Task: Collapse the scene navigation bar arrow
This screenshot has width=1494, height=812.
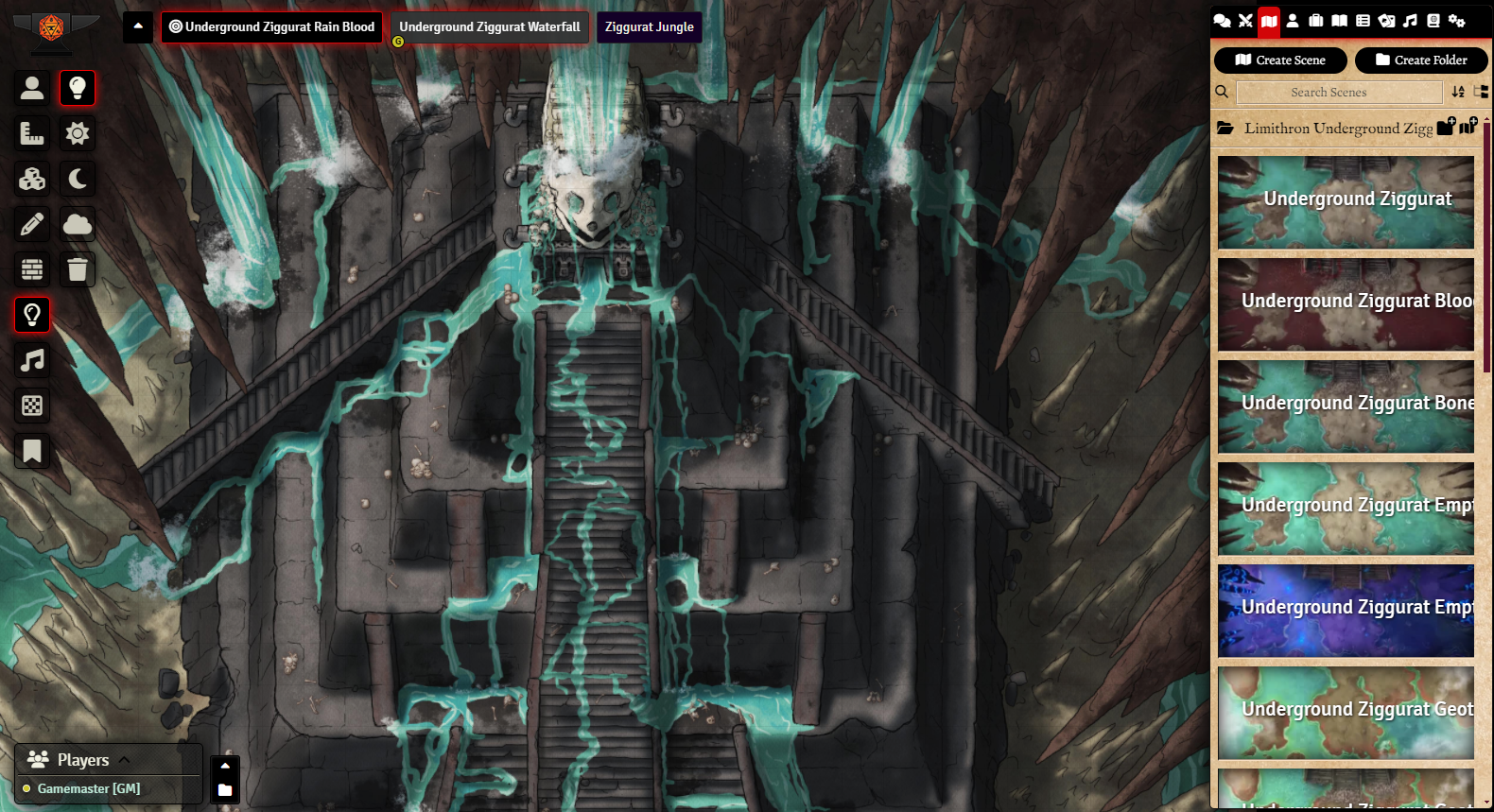Action: click(138, 26)
